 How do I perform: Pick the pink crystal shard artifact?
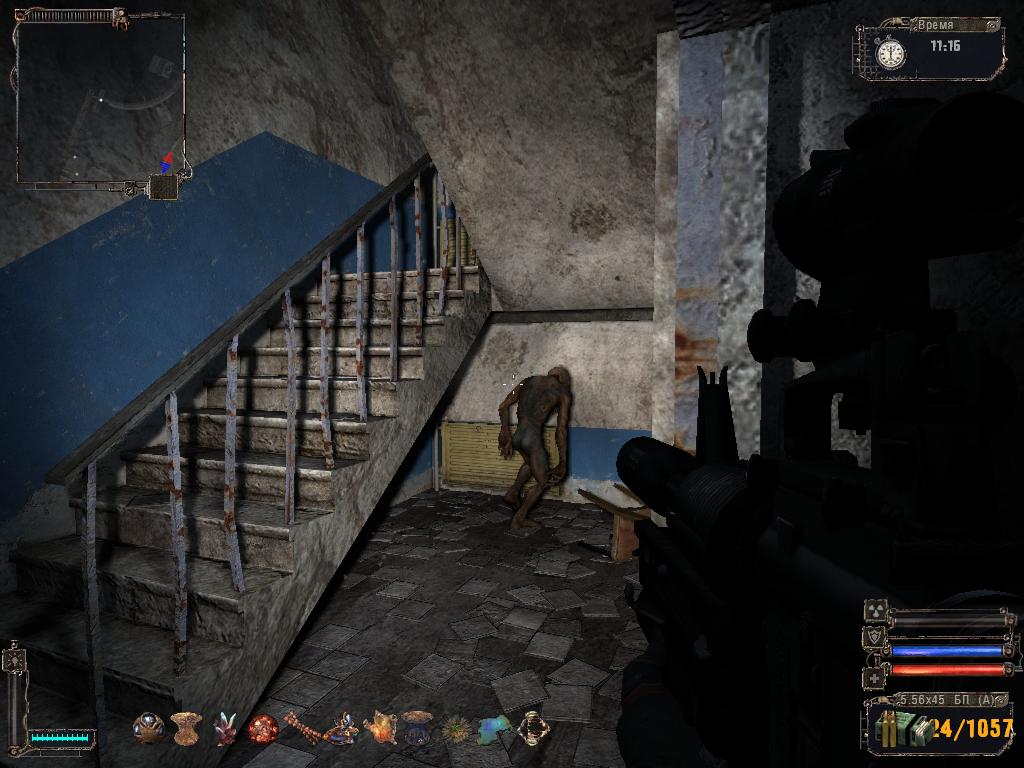(224, 728)
